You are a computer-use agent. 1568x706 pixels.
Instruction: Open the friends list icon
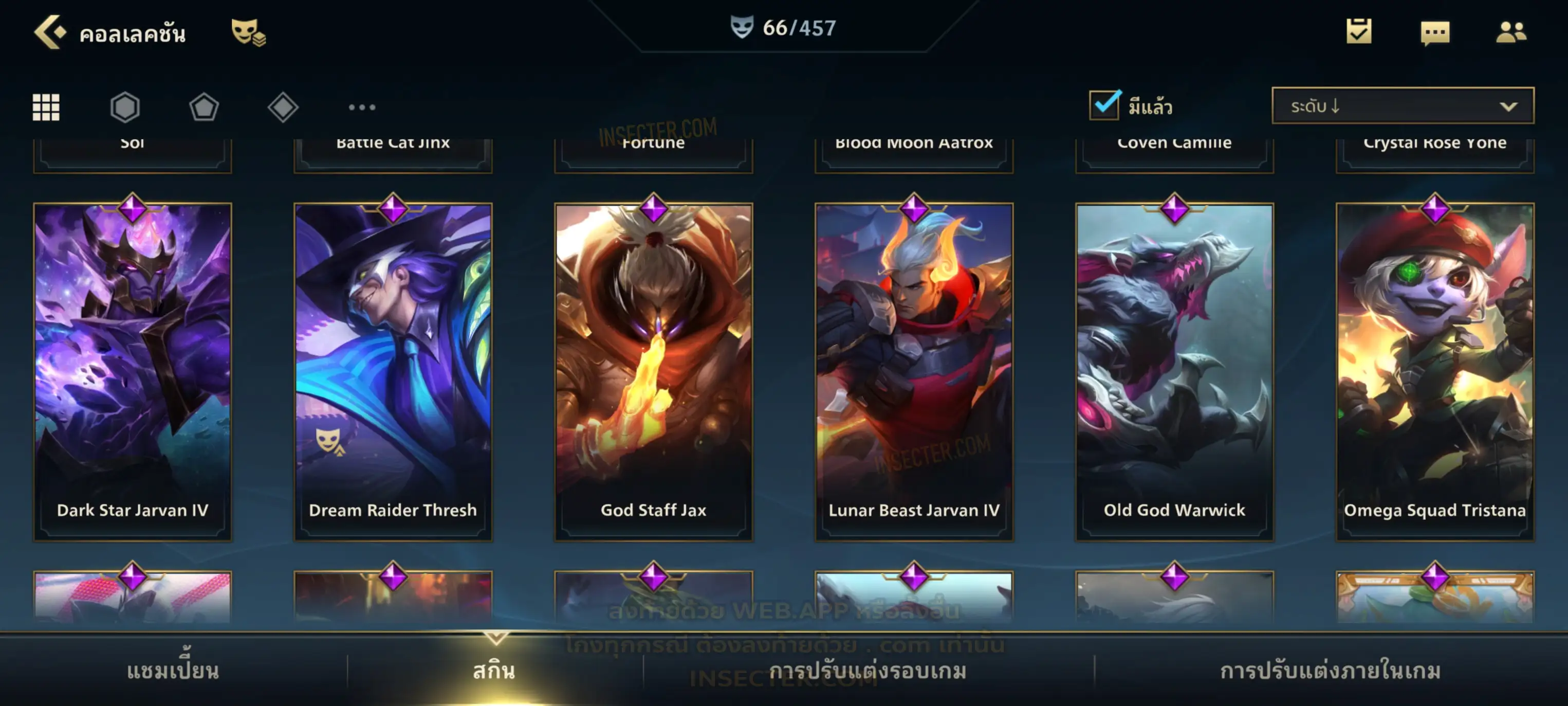tap(1510, 32)
